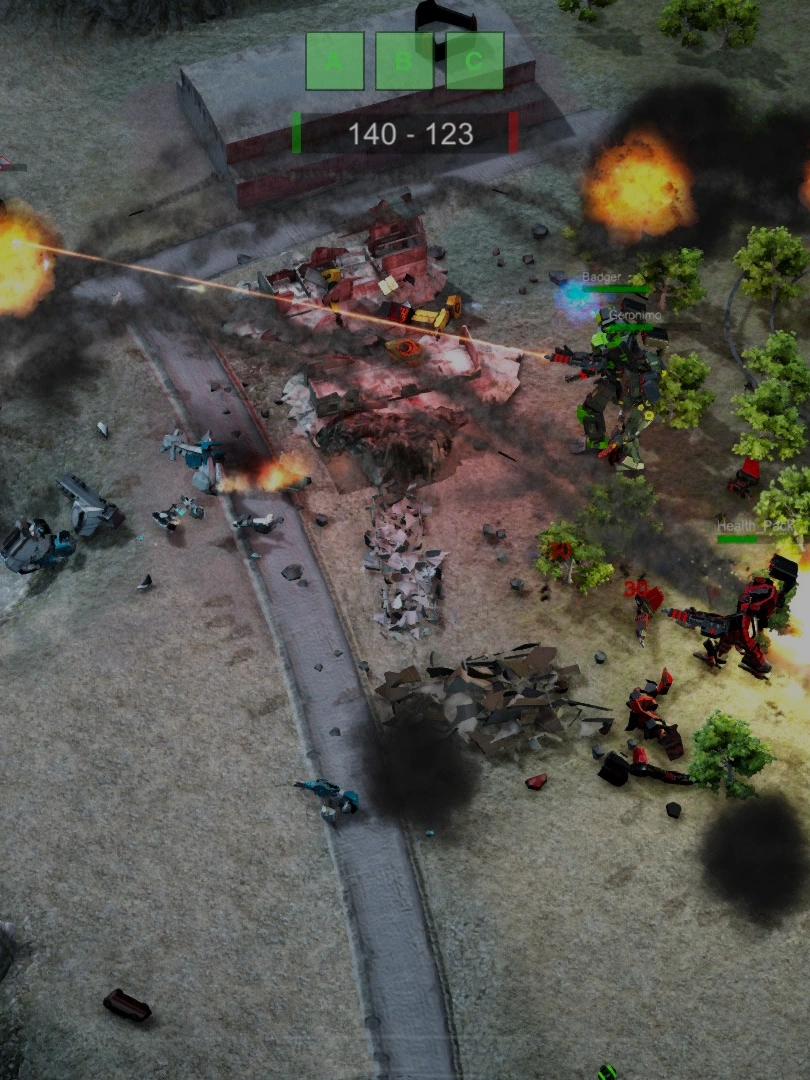Select the green C control point box
The width and height of the screenshot is (810, 1080).
point(474,61)
